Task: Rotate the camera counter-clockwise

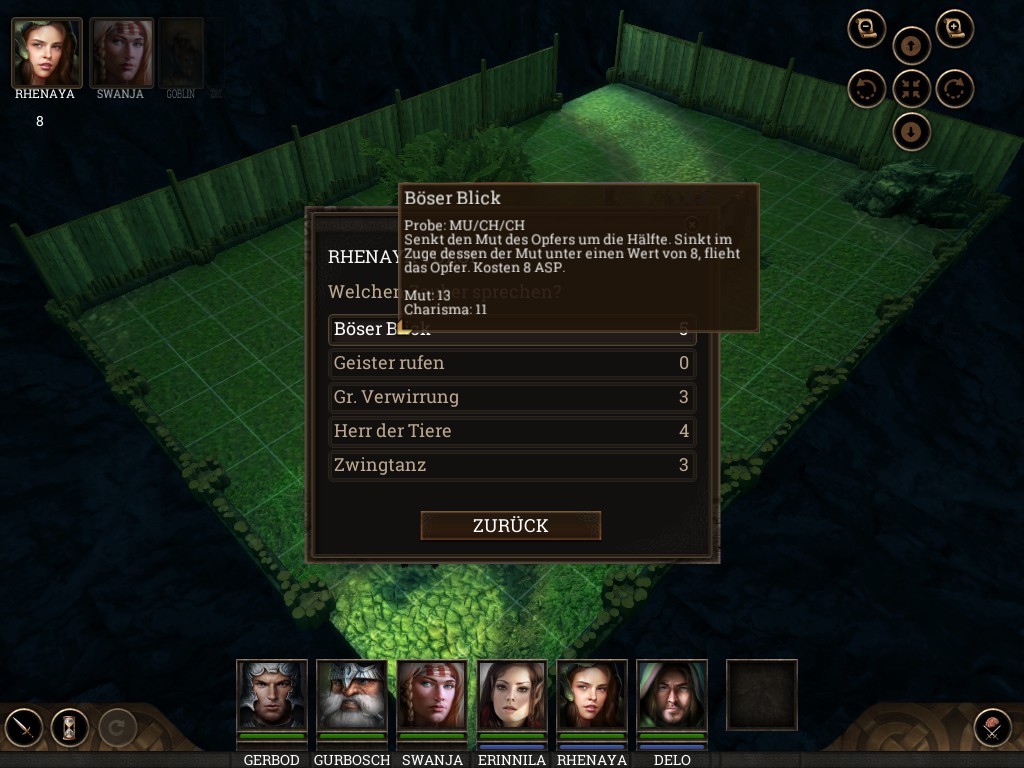Action: 867,89
